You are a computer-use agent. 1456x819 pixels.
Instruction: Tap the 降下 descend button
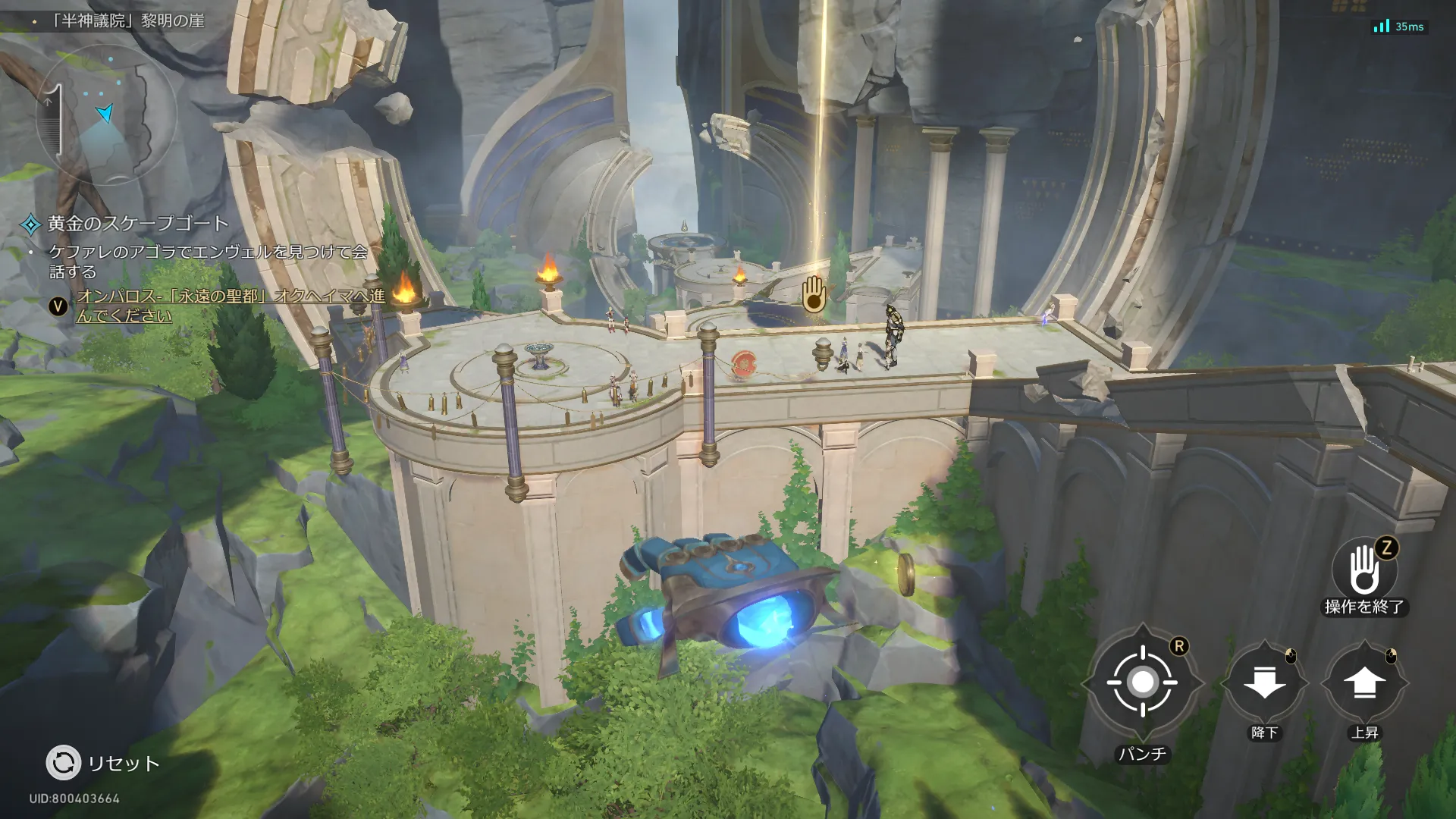pyautogui.click(x=1264, y=682)
